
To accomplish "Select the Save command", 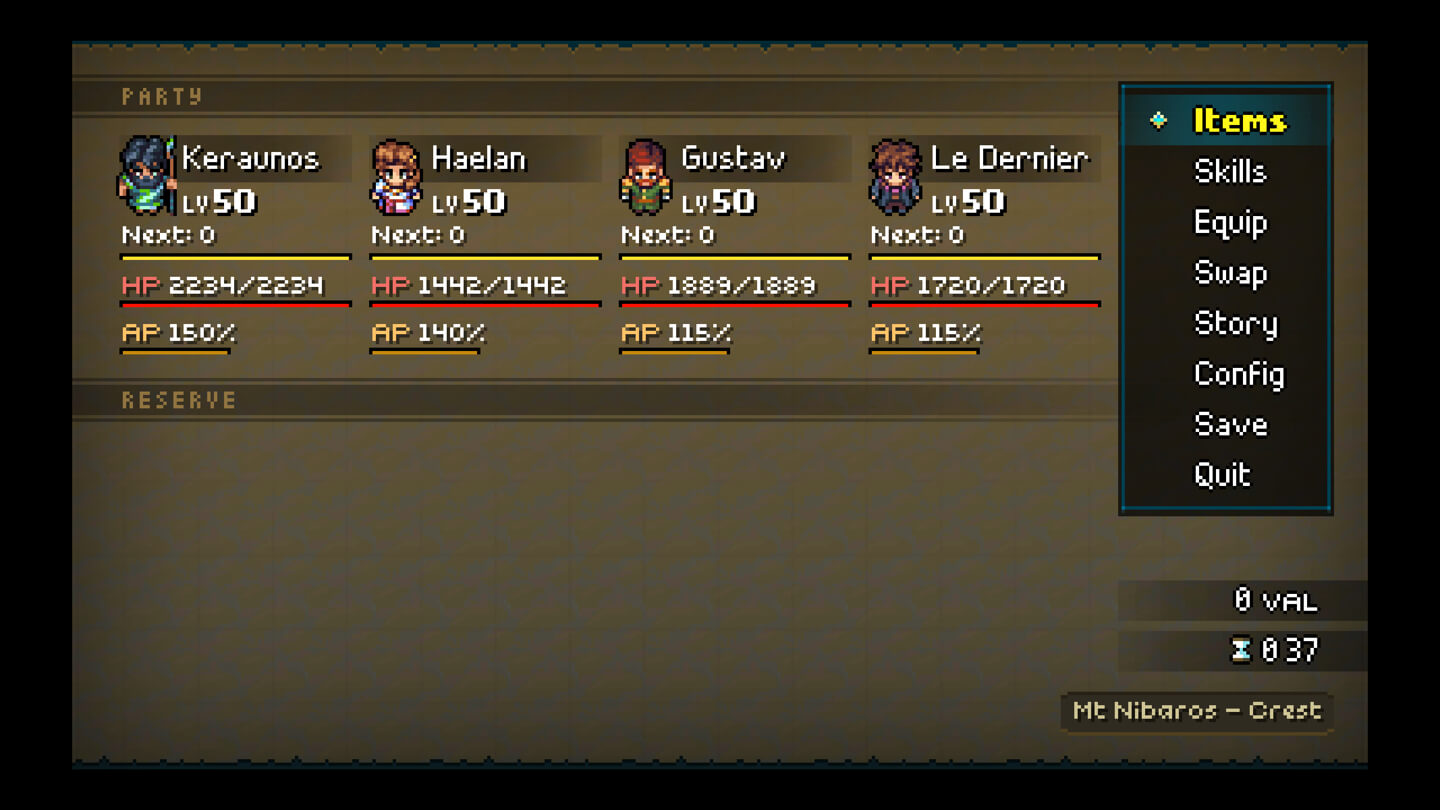I will pos(1232,425).
